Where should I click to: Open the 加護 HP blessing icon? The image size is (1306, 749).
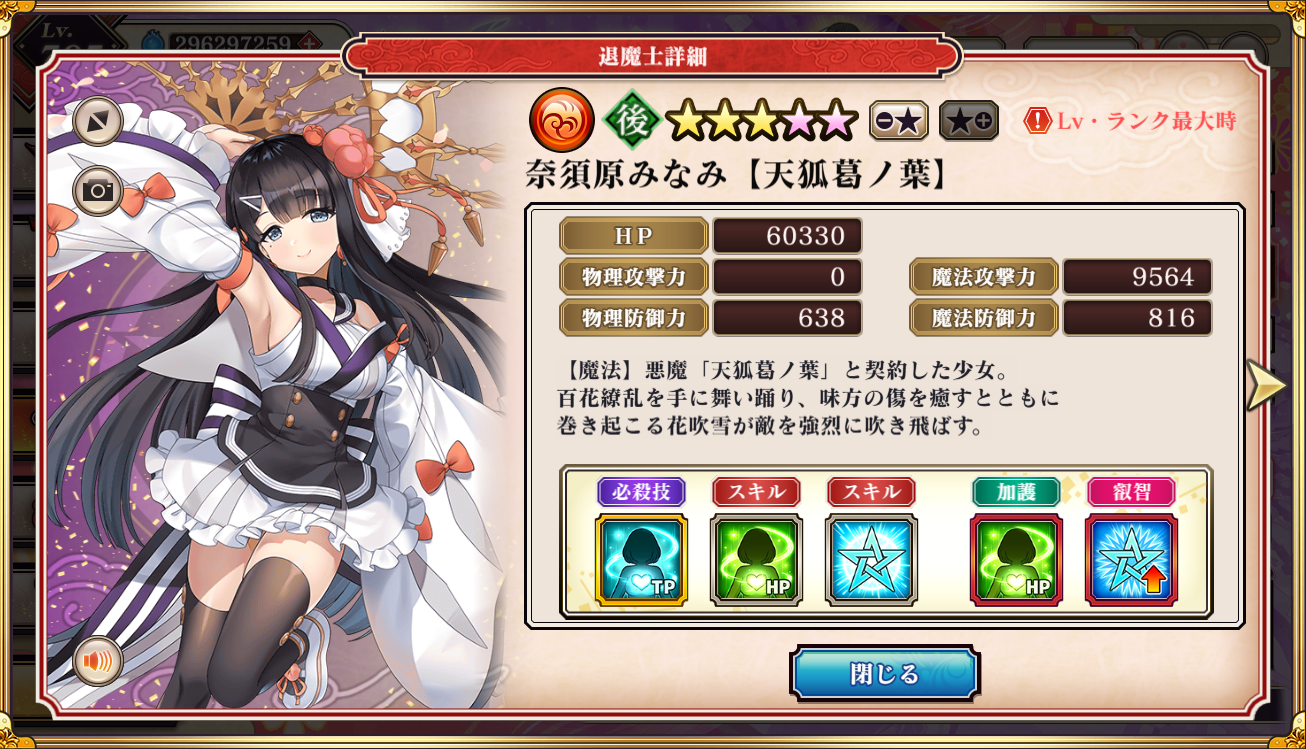coord(1016,560)
